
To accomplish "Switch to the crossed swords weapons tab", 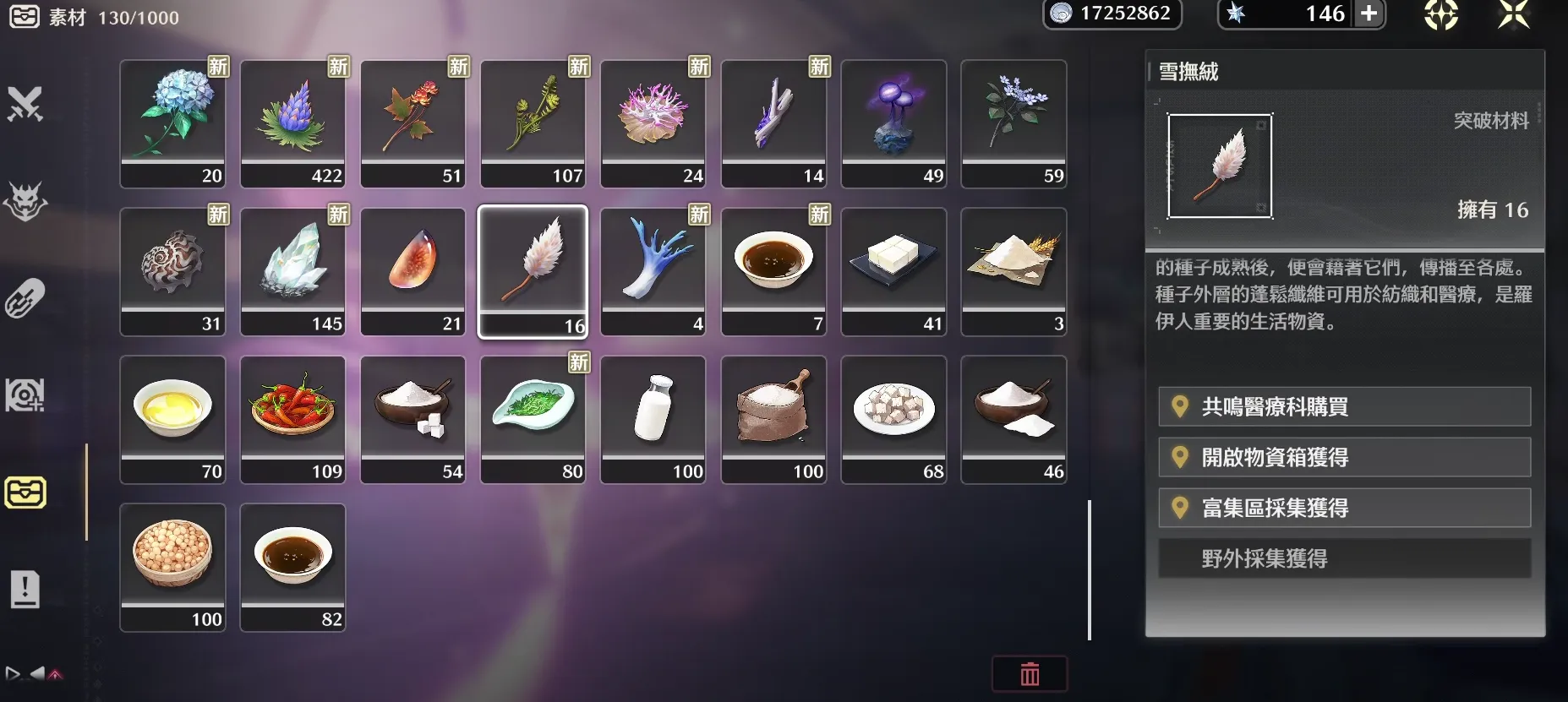I will tap(25, 105).
